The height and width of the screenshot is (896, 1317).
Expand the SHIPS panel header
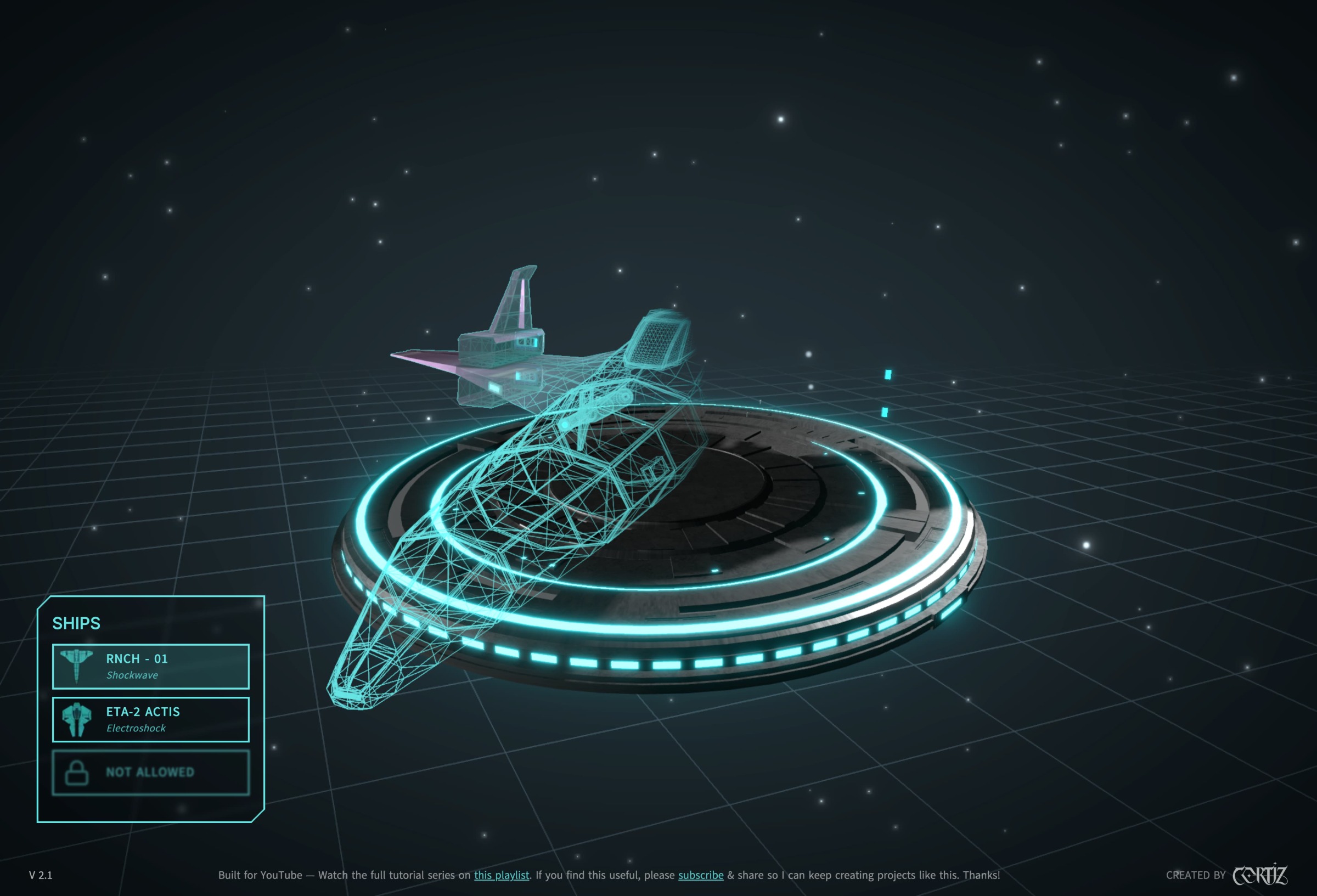76,623
